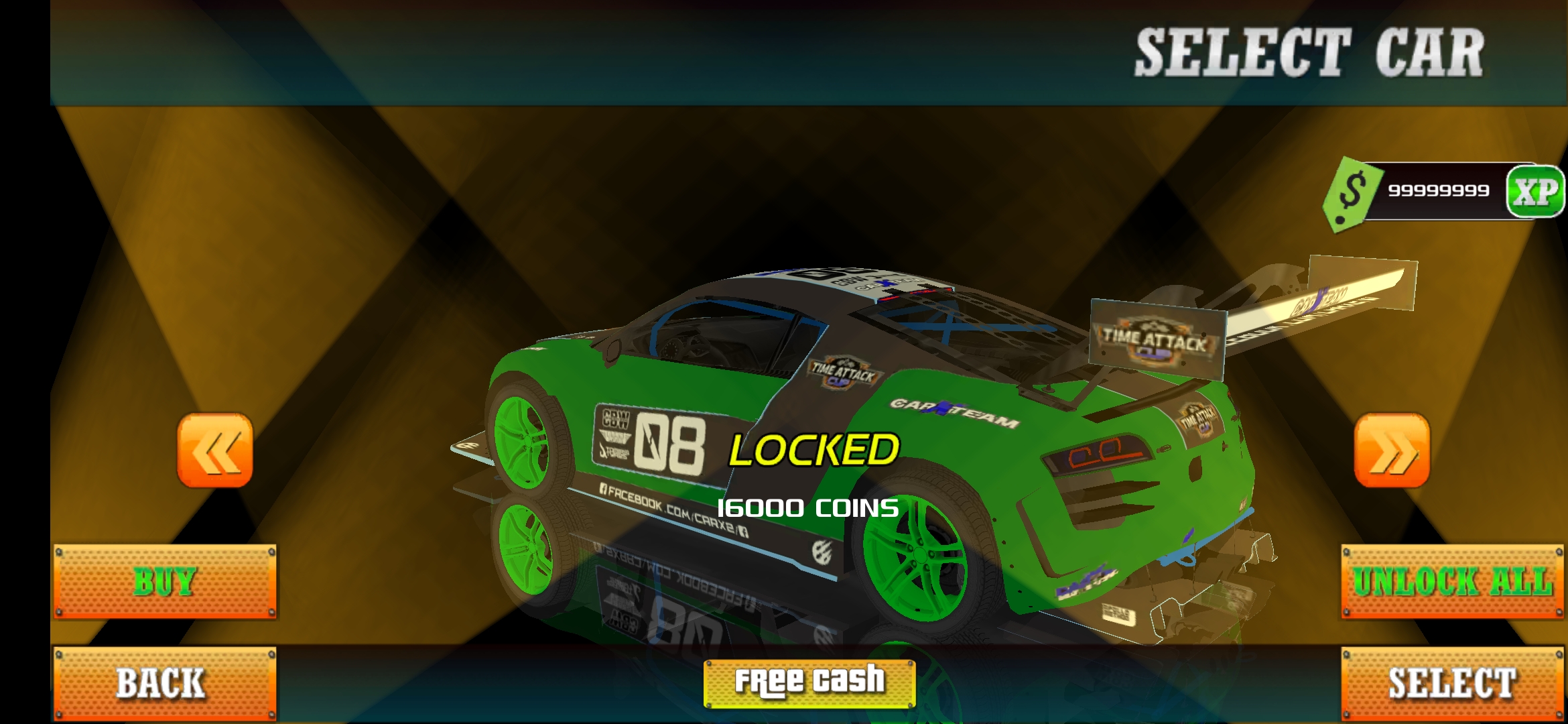Buy the locked green car
The width and height of the screenshot is (1568, 724).
[x=165, y=581]
